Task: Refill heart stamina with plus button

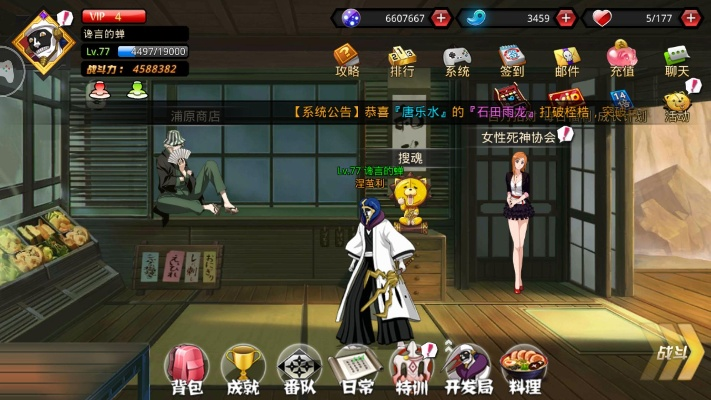Action: 690,18
